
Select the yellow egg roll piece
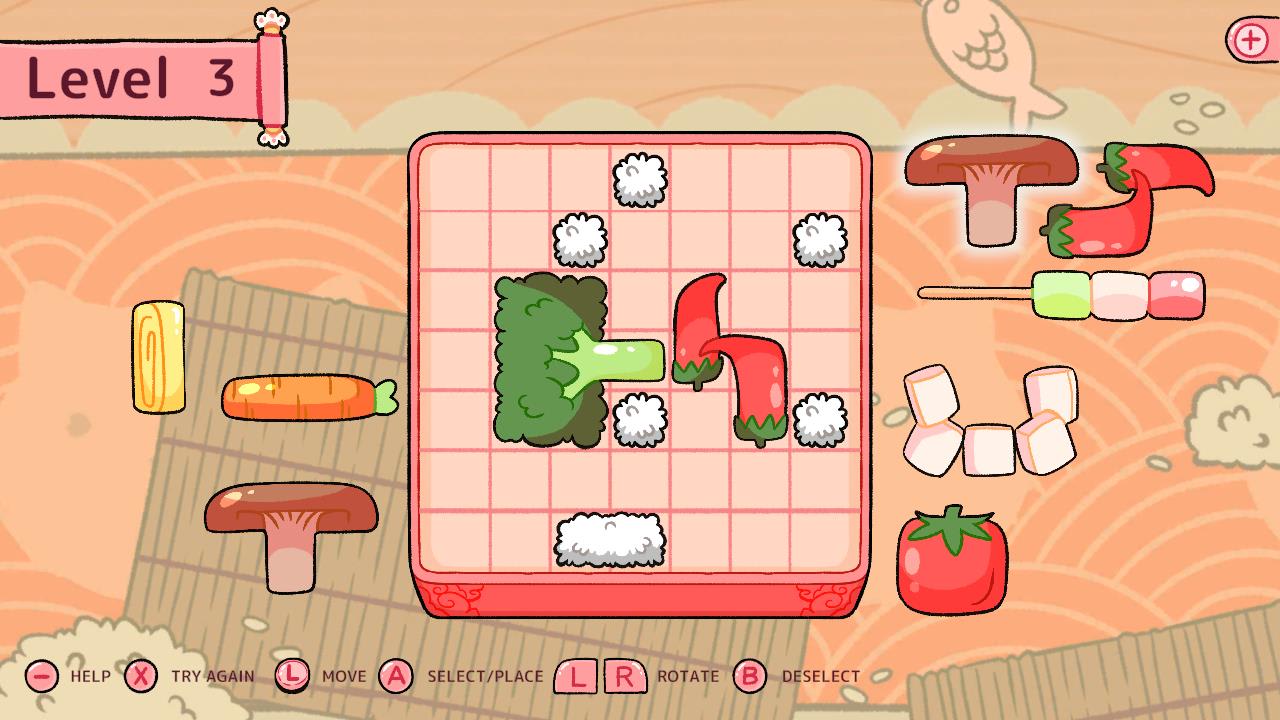click(x=158, y=358)
